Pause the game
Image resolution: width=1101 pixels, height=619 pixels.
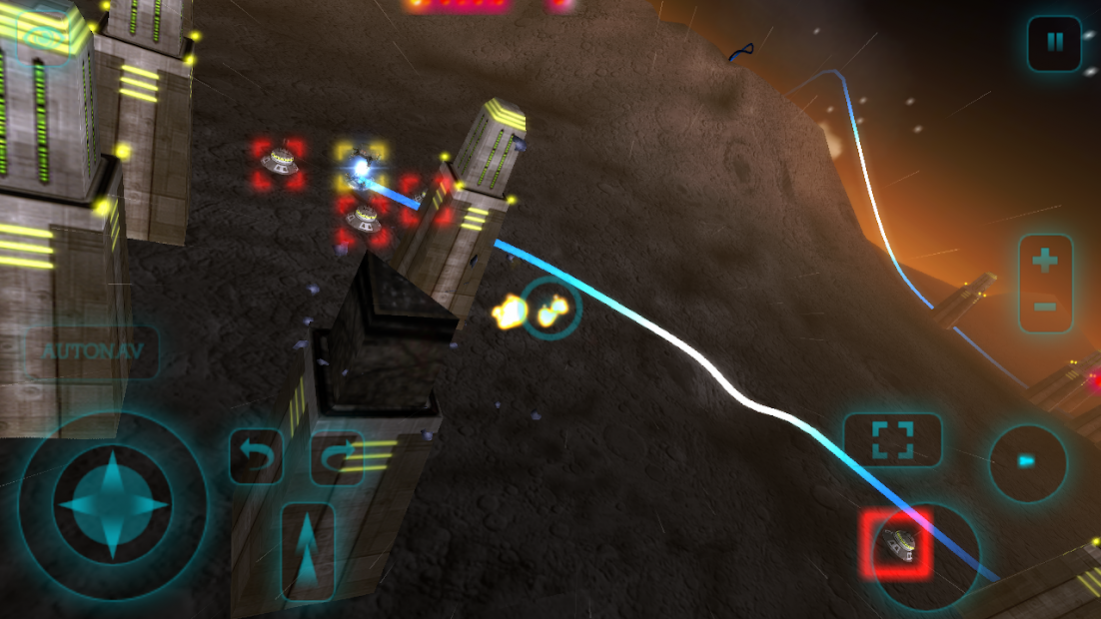click(x=1054, y=43)
